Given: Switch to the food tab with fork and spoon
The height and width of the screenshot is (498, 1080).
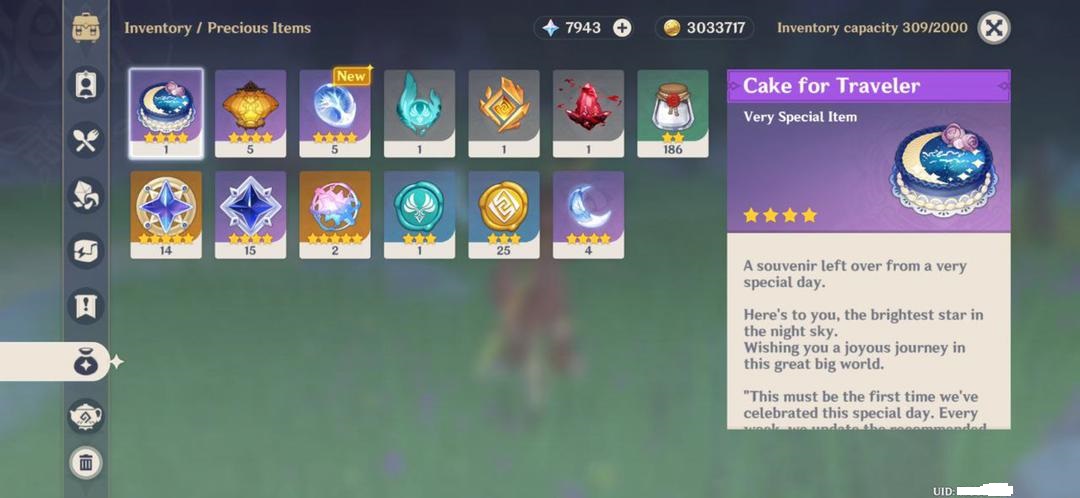Looking at the screenshot, I should [86, 140].
